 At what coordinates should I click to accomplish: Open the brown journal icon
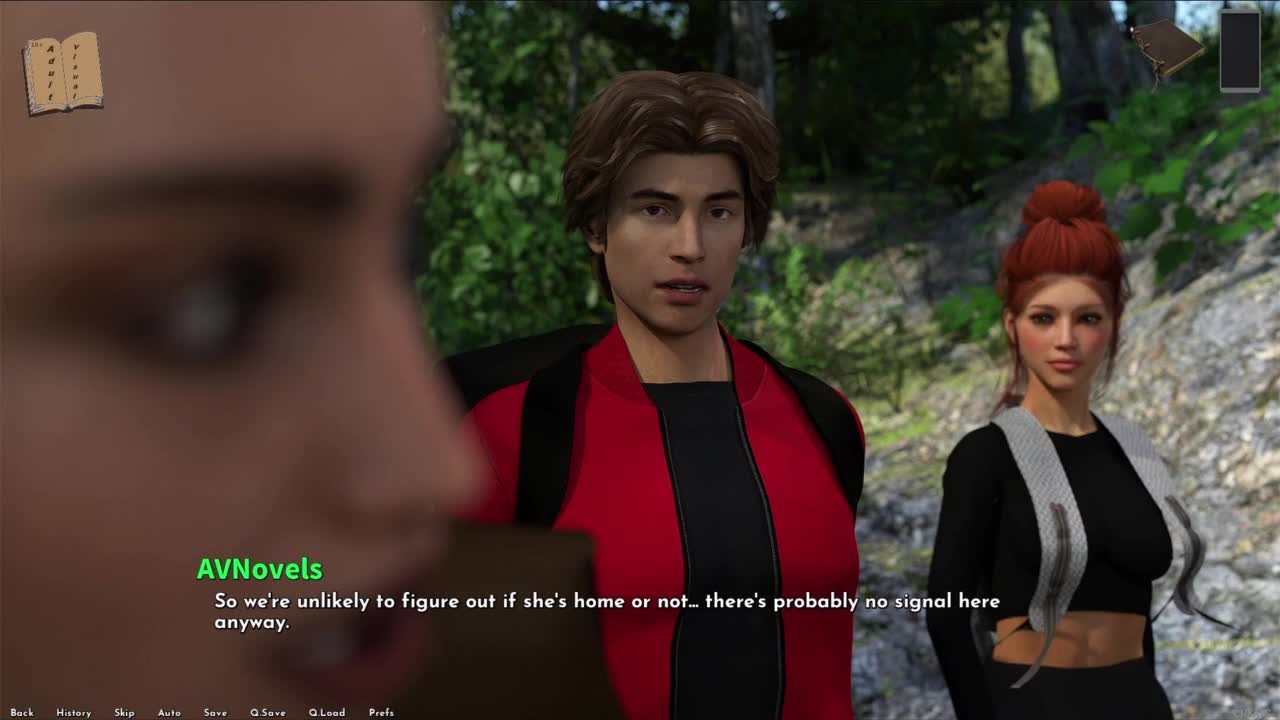pos(1166,47)
